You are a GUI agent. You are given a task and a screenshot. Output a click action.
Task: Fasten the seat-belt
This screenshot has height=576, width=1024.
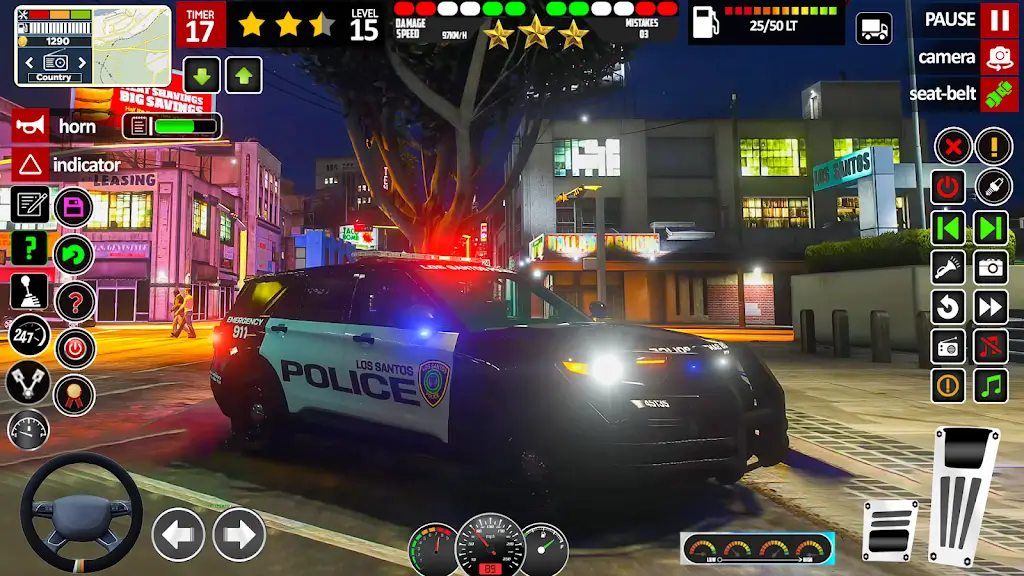point(998,94)
